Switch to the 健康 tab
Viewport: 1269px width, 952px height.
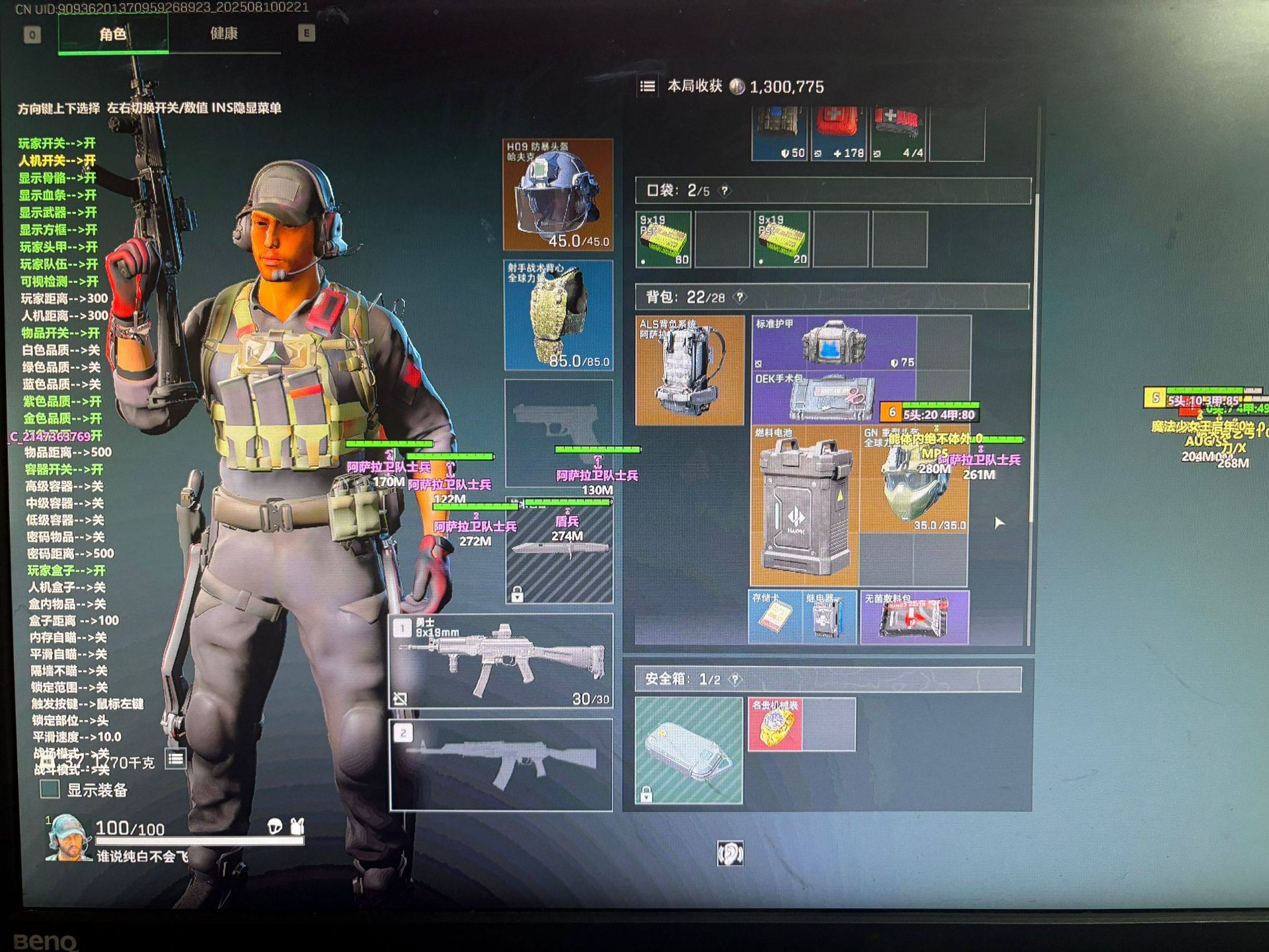click(x=224, y=34)
